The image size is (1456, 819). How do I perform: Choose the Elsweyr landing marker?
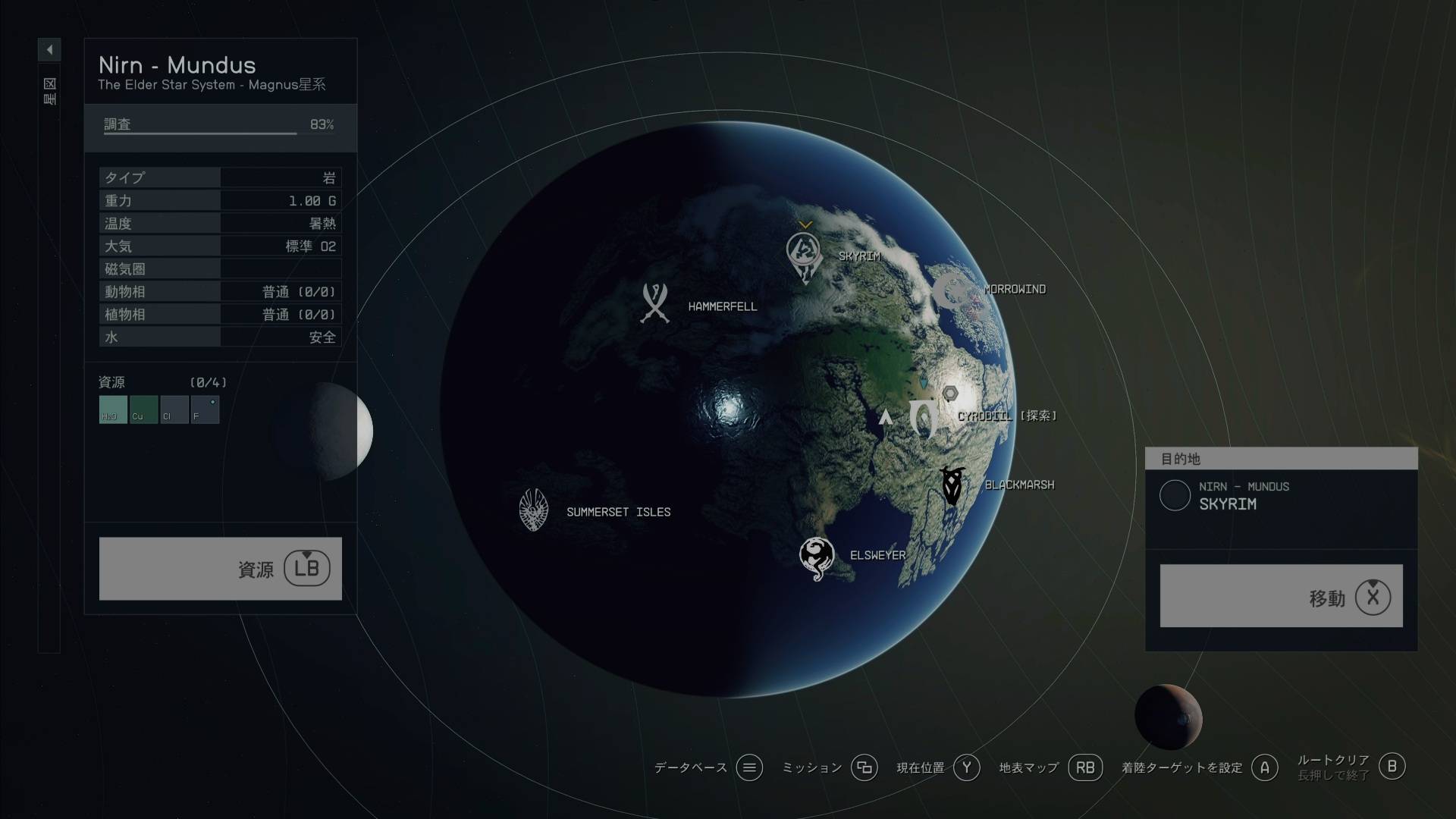pos(817,557)
